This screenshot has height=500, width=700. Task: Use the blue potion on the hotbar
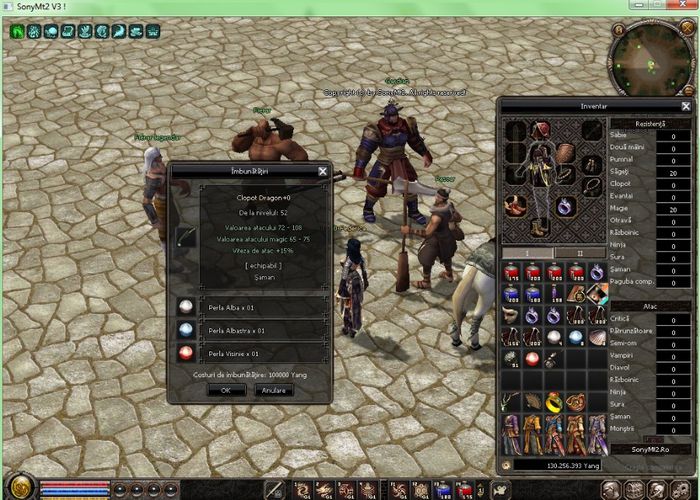444,489
